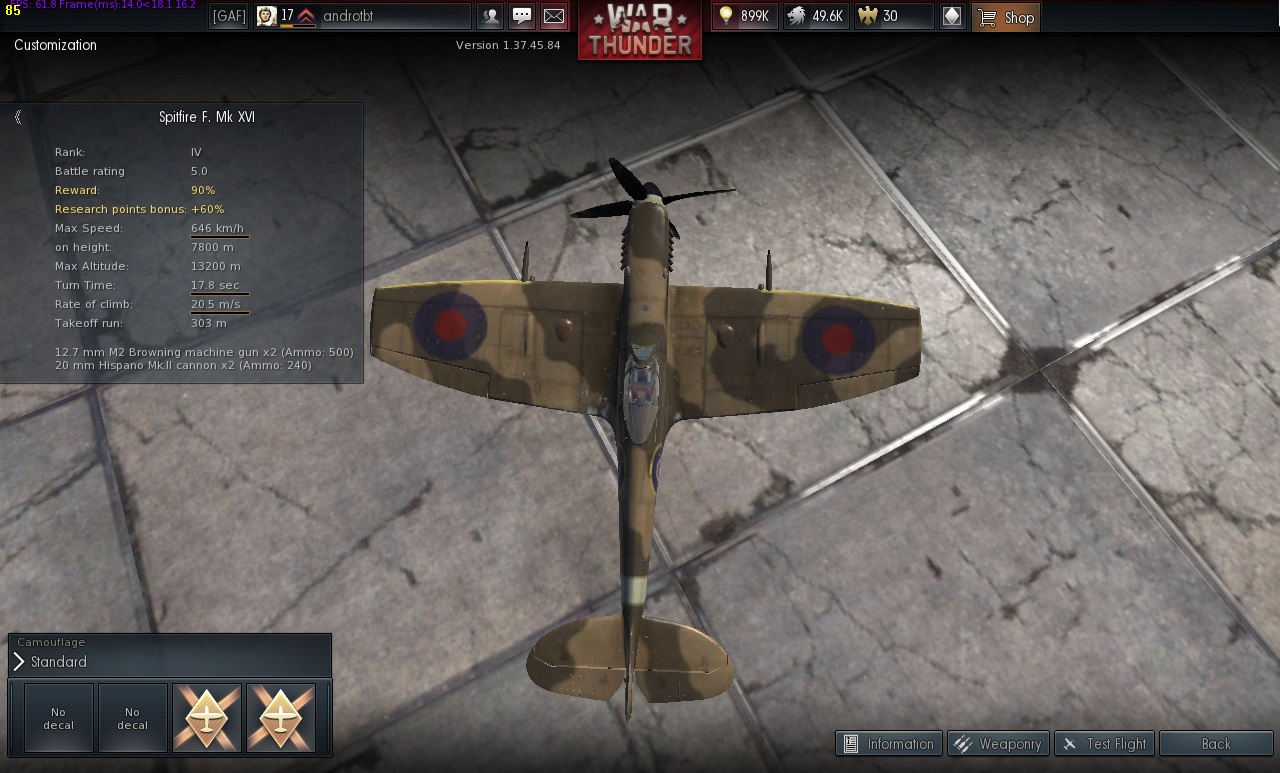Click the 899K silver lions balance
This screenshot has height=773, width=1280.
pyautogui.click(x=744, y=16)
